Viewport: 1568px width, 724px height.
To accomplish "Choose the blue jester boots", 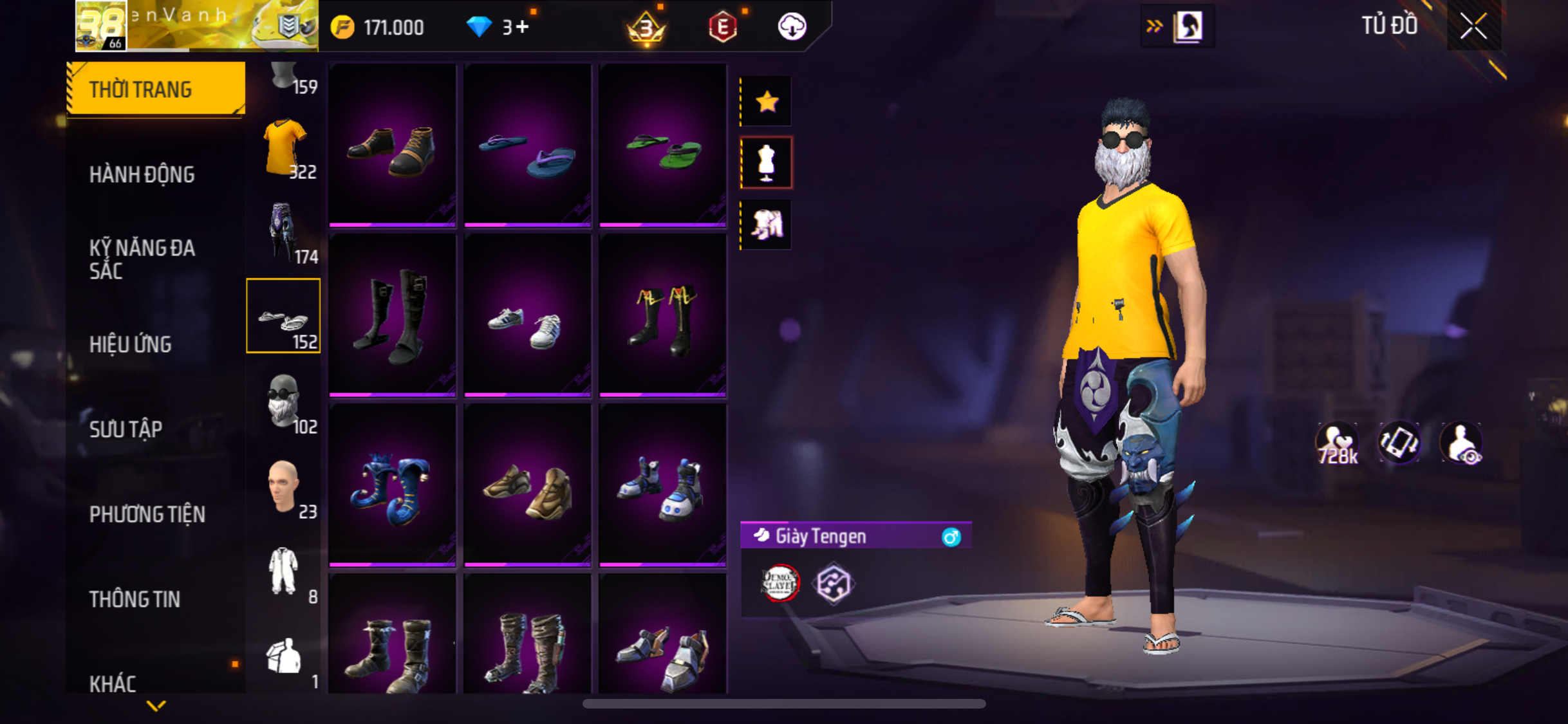I will [392, 488].
